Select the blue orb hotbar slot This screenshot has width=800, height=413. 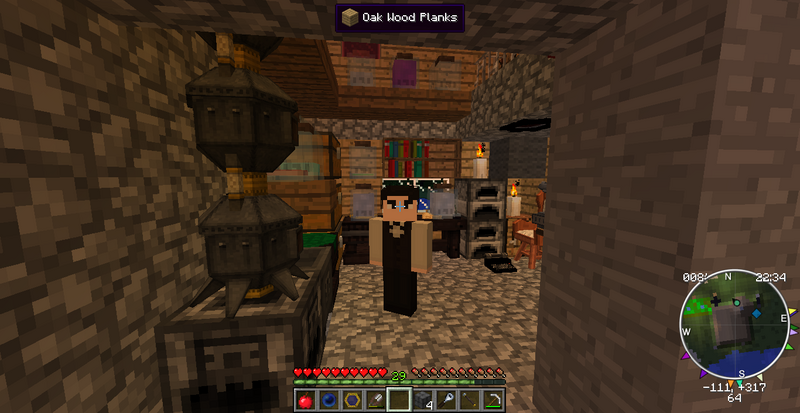pyautogui.click(x=327, y=400)
